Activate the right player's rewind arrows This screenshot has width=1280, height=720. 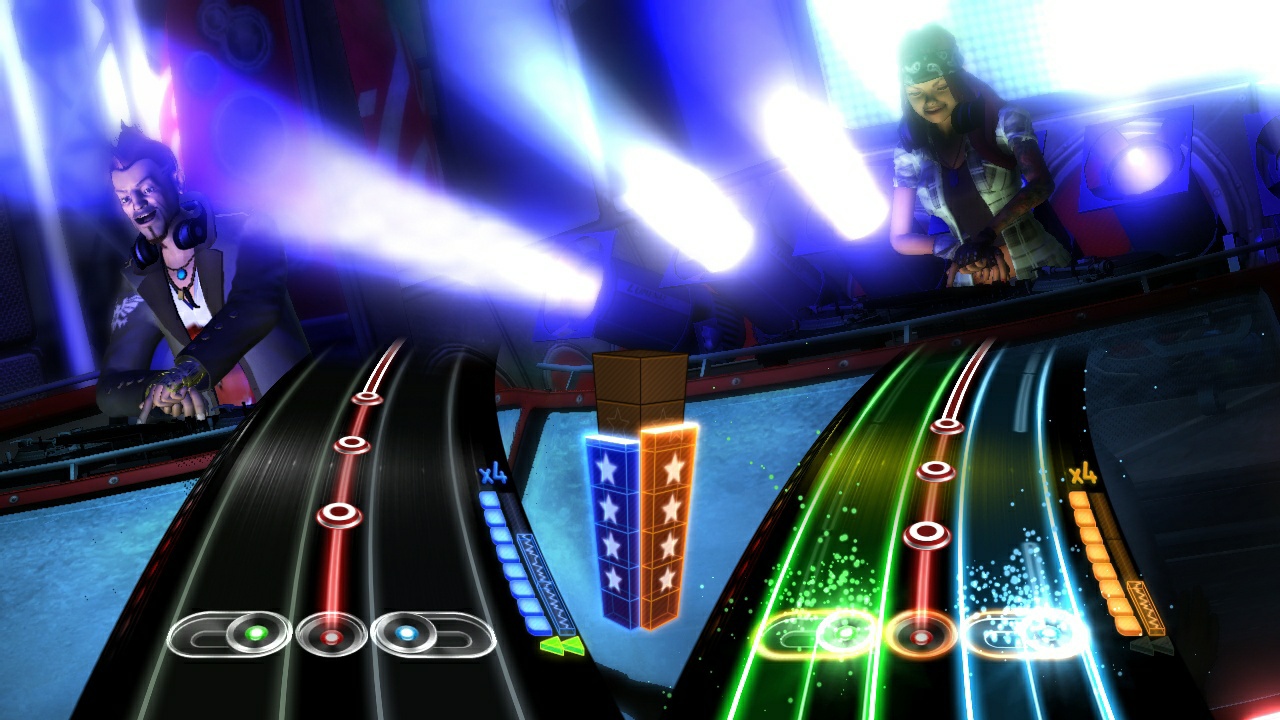click(x=1150, y=646)
